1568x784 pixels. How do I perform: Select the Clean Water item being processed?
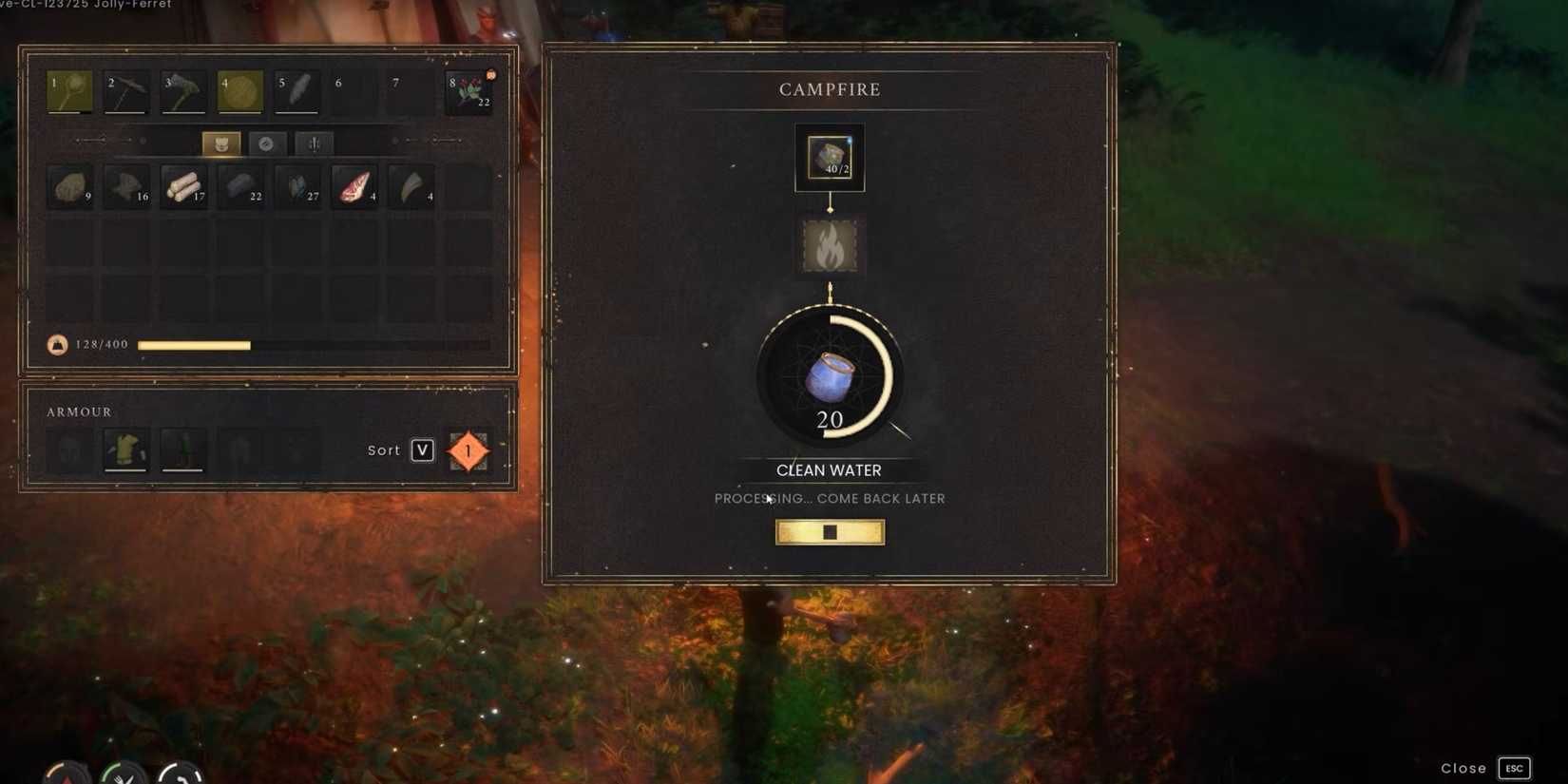829,377
